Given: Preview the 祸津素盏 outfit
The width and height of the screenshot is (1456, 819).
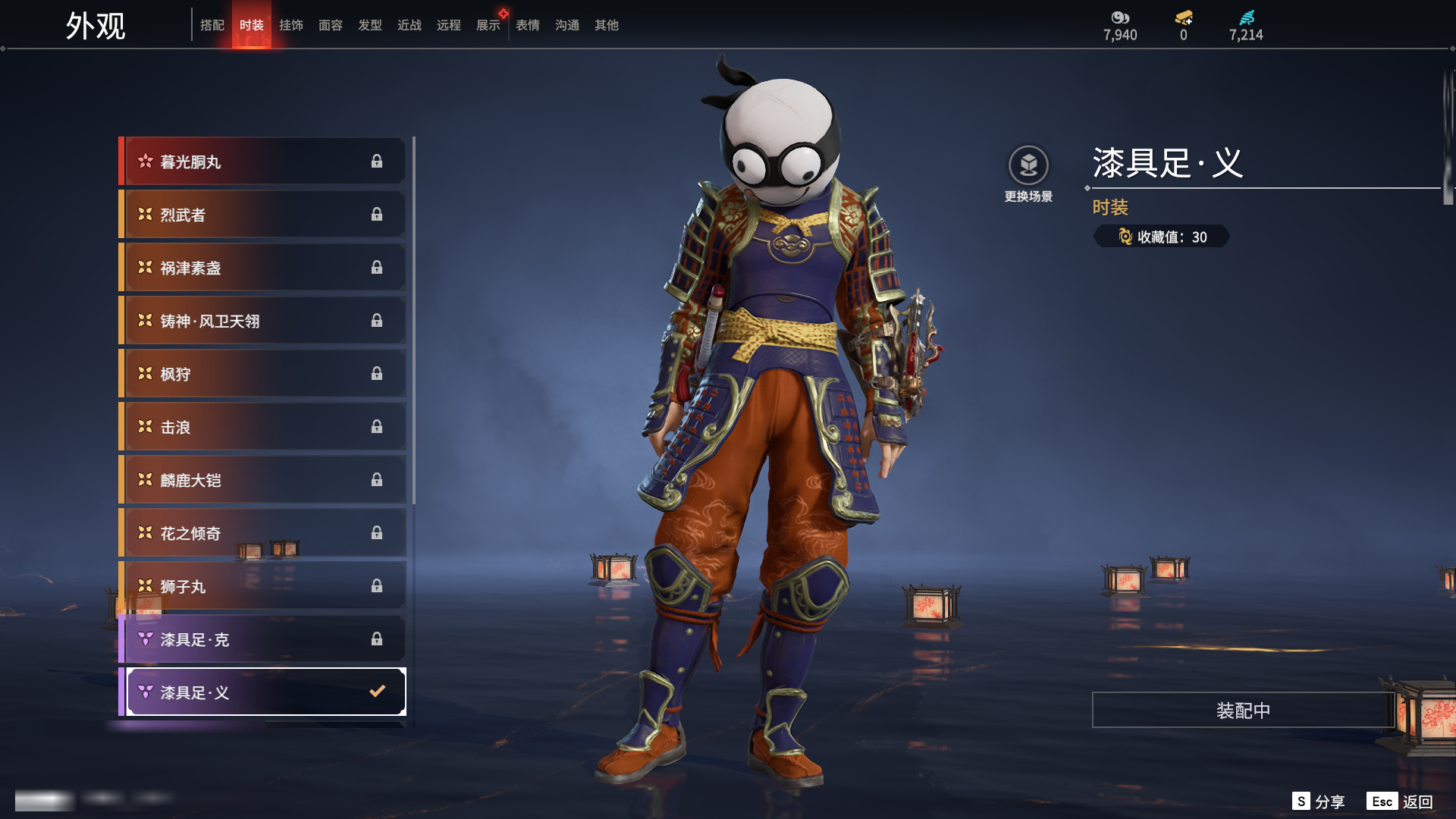Looking at the screenshot, I should 263,268.
